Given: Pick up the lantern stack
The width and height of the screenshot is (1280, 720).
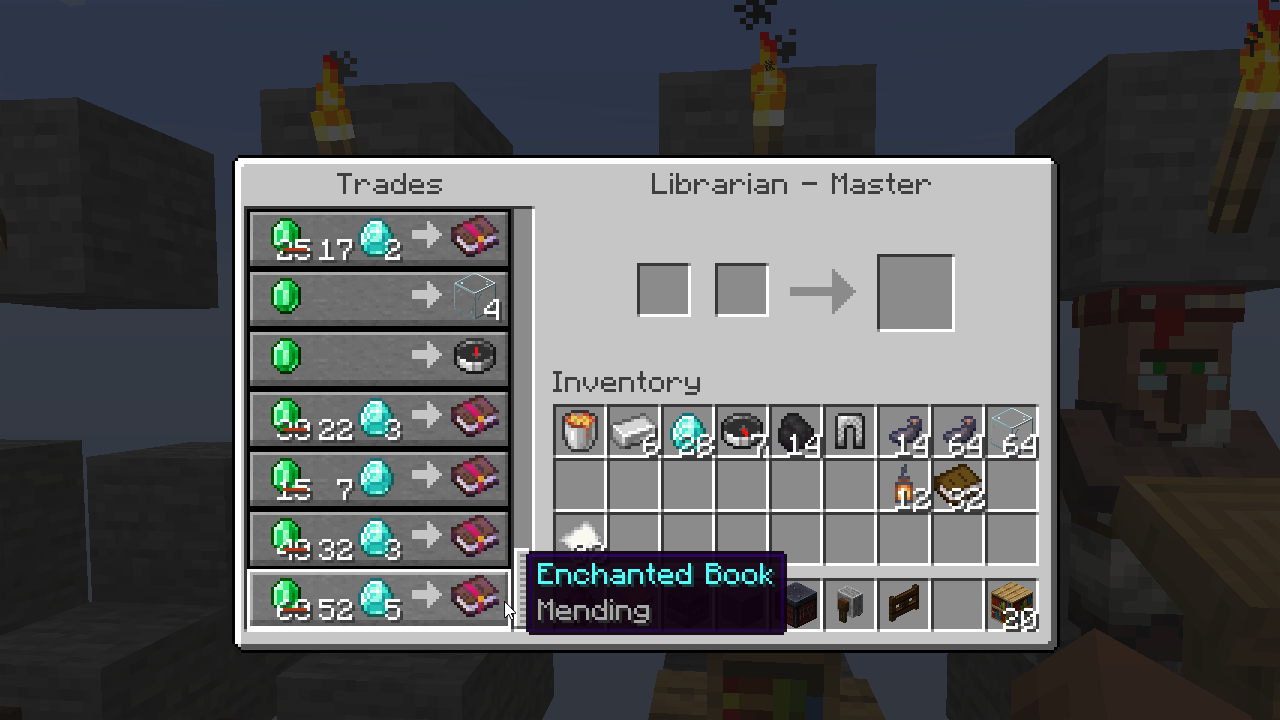Looking at the screenshot, I should [x=904, y=486].
